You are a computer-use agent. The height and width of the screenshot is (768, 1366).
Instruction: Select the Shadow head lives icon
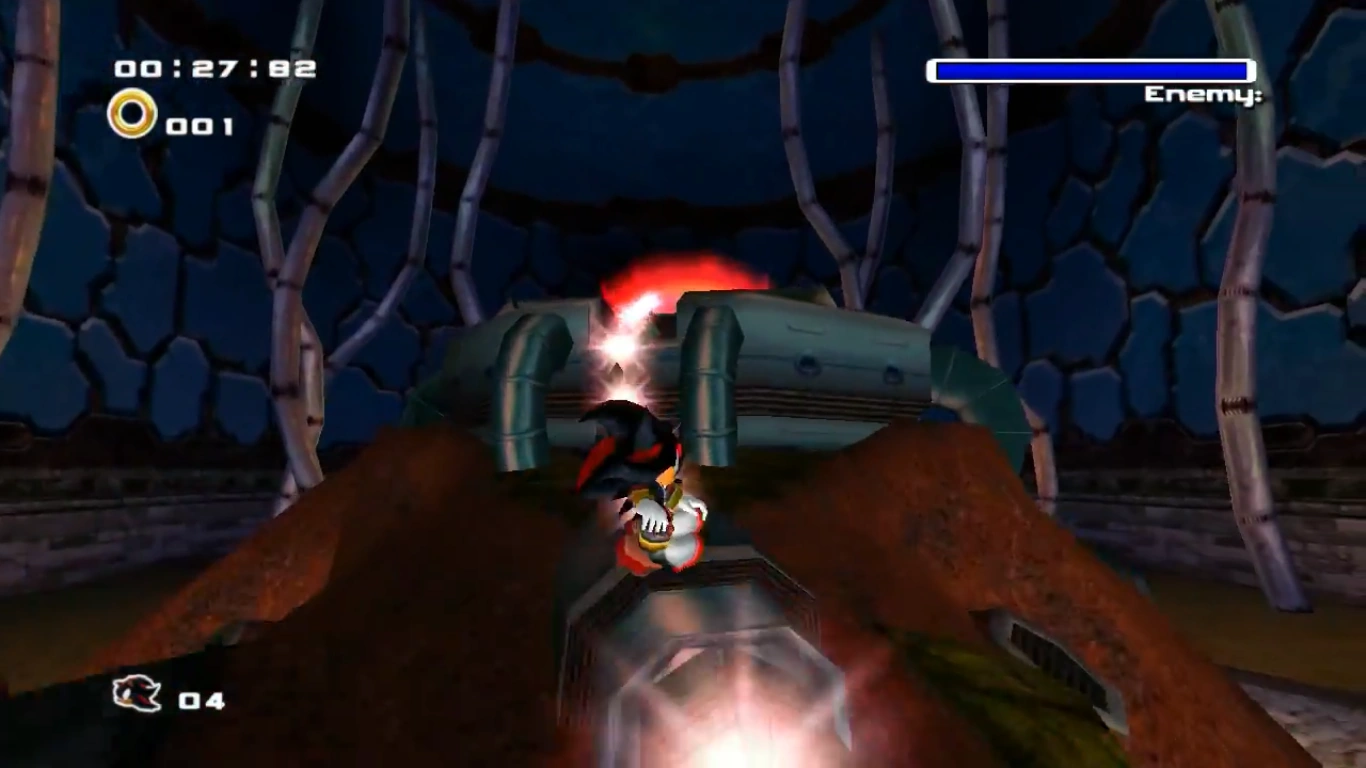(x=137, y=693)
